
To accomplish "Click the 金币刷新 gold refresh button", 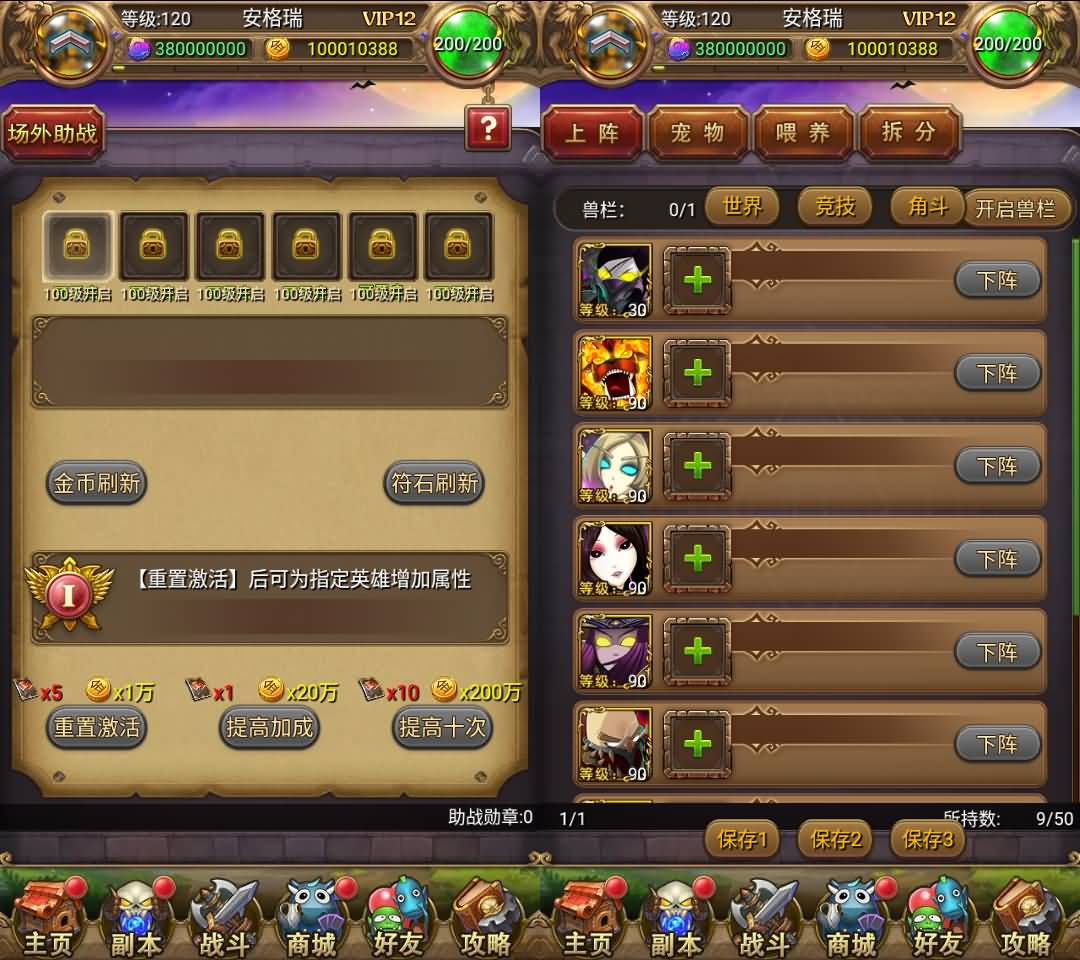I will 97,483.
